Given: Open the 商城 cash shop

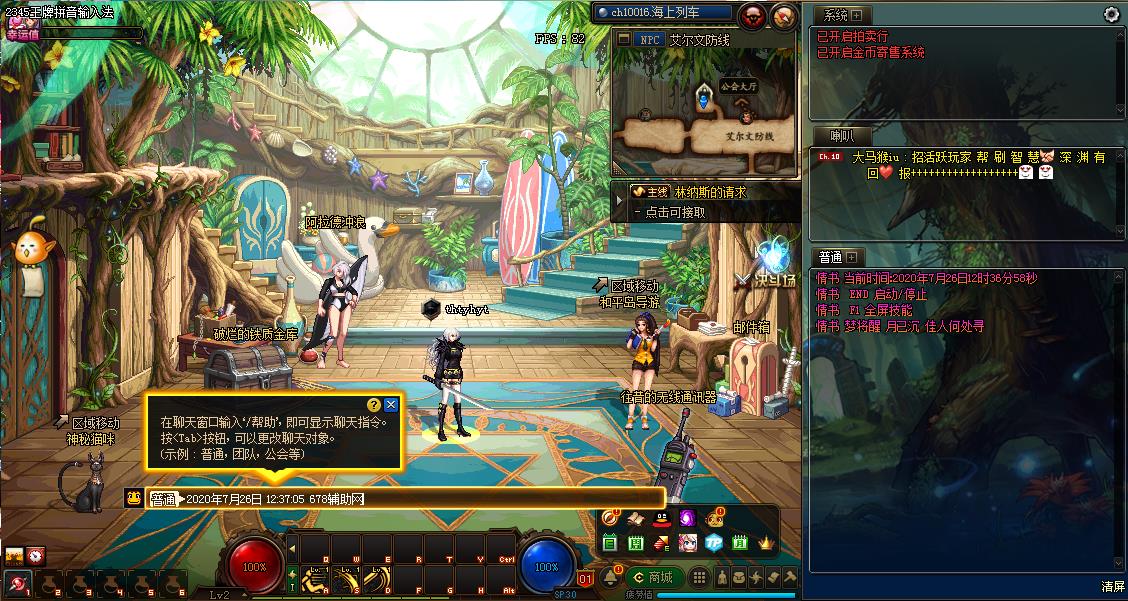Looking at the screenshot, I should (655, 577).
